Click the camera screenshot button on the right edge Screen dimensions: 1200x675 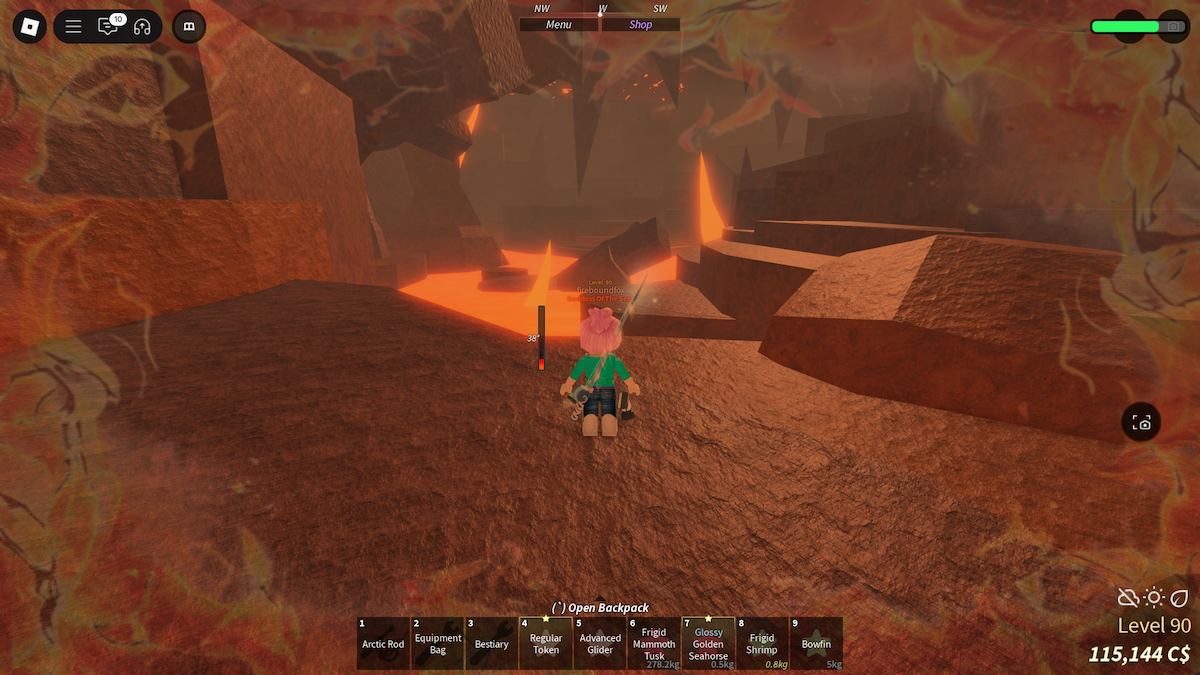point(1141,423)
